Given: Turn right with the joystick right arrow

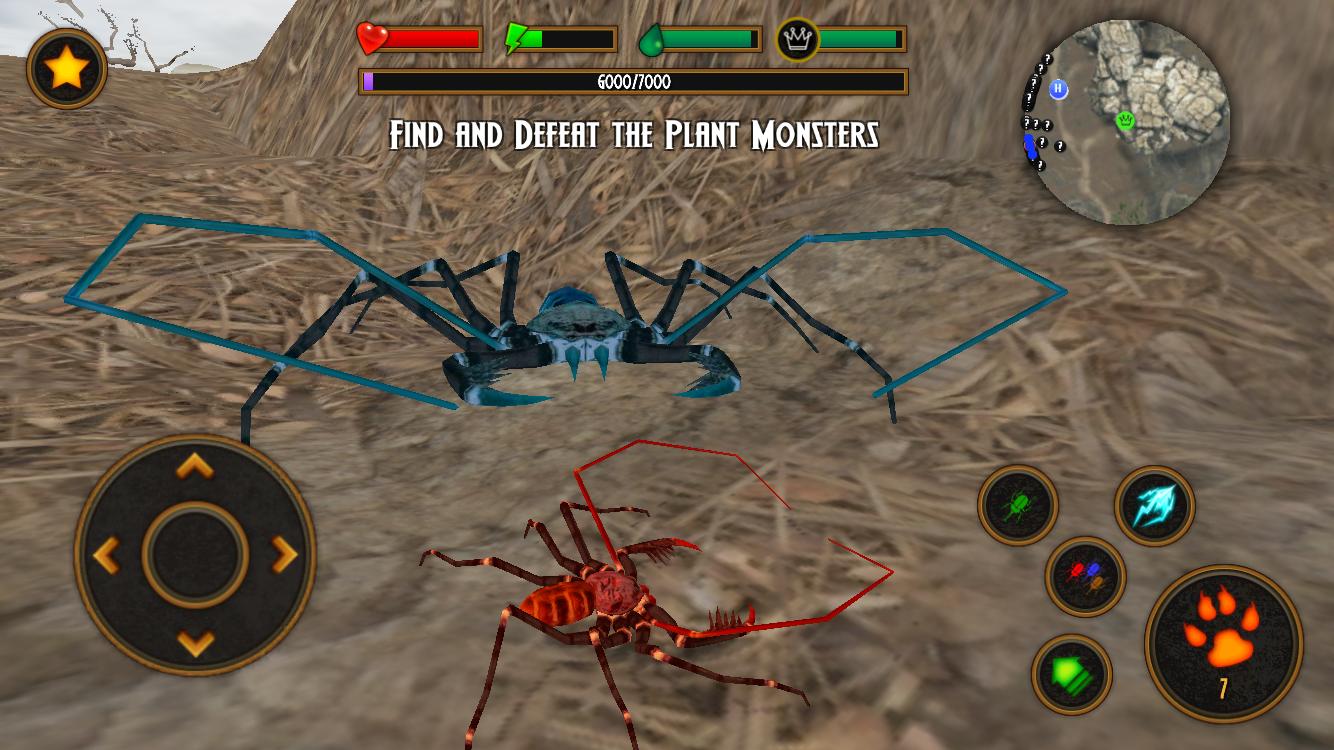Looking at the screenshot, I should tap(284, 554).
